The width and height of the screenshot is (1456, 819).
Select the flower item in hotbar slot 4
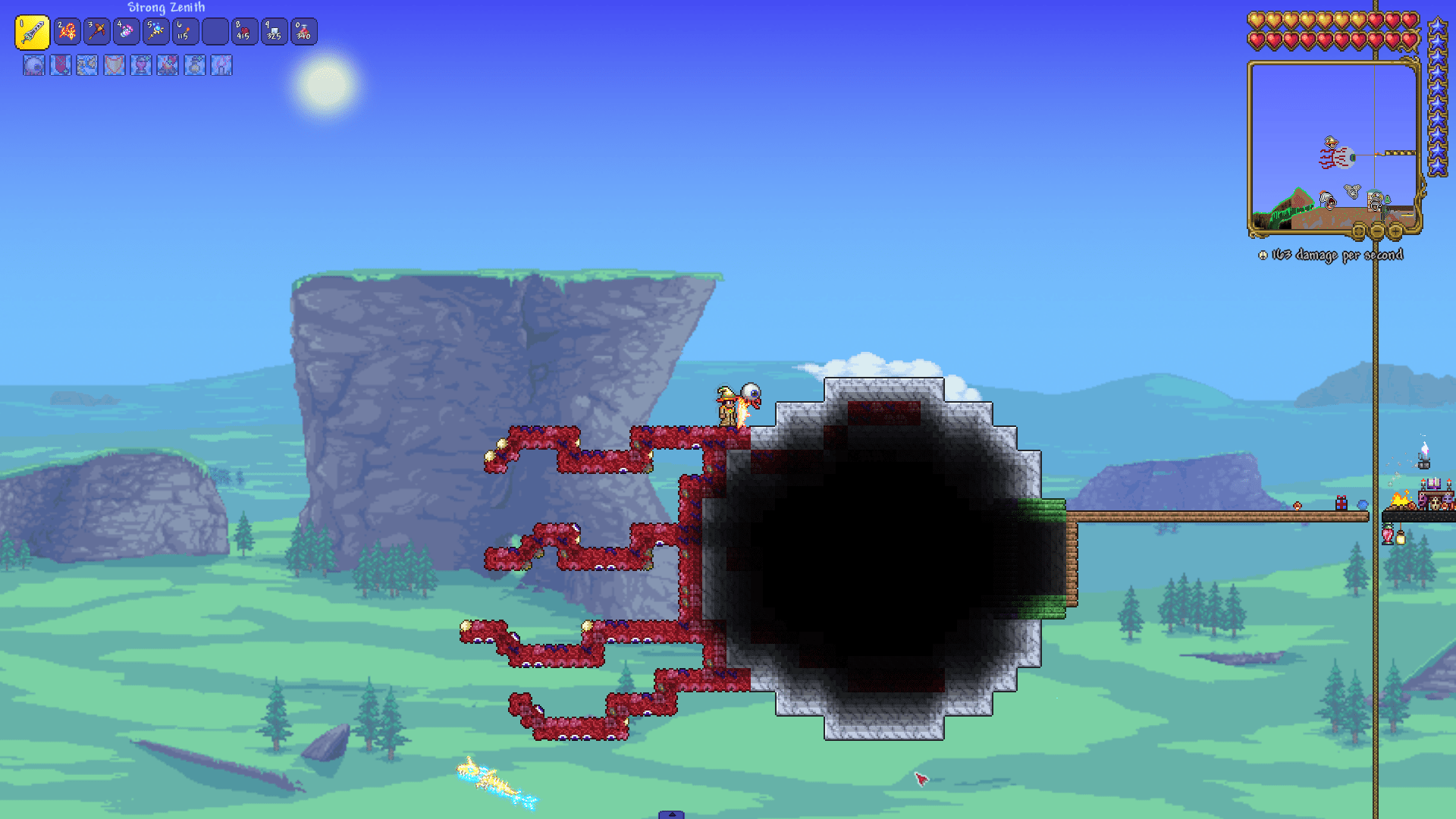click(126, 31)
